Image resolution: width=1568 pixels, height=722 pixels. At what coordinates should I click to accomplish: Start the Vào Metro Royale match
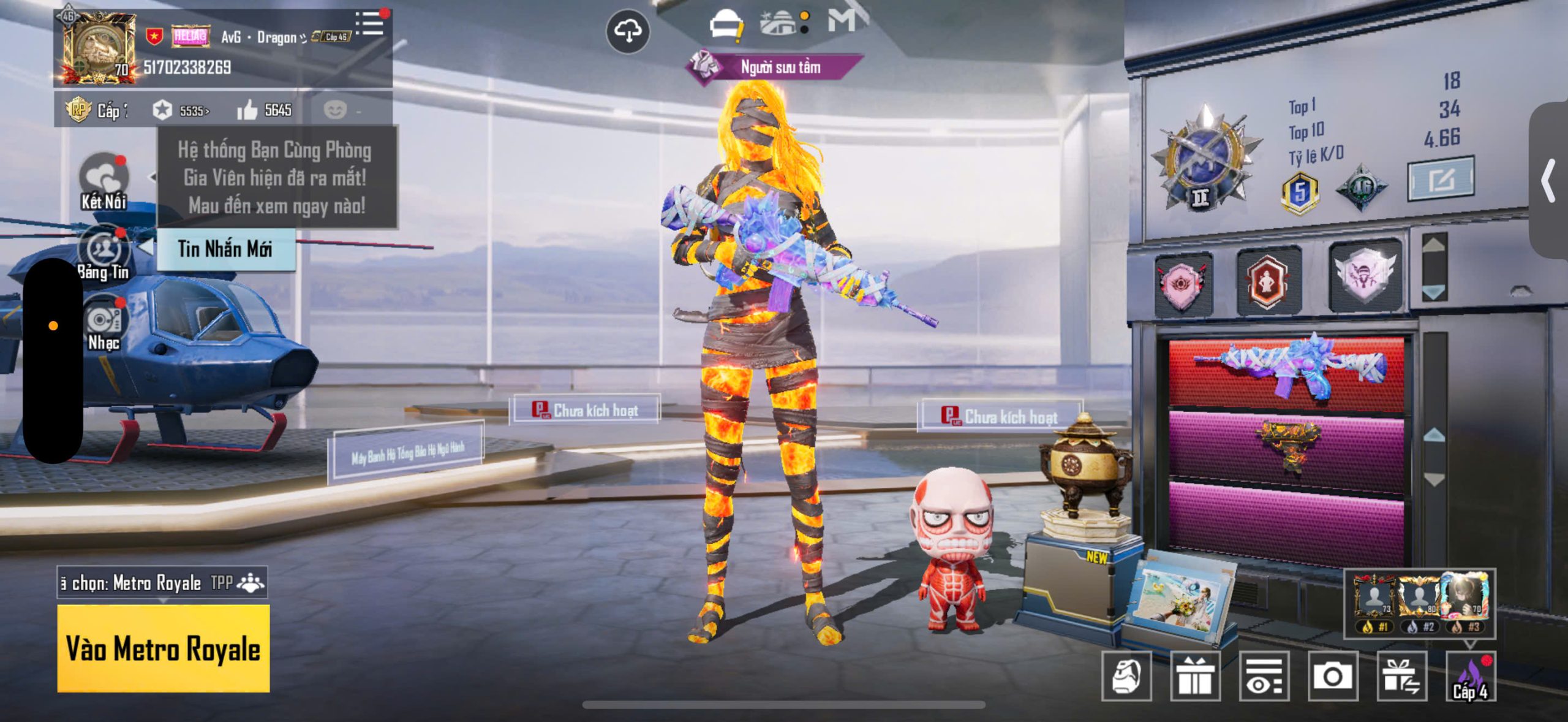(x=163, y=648)
